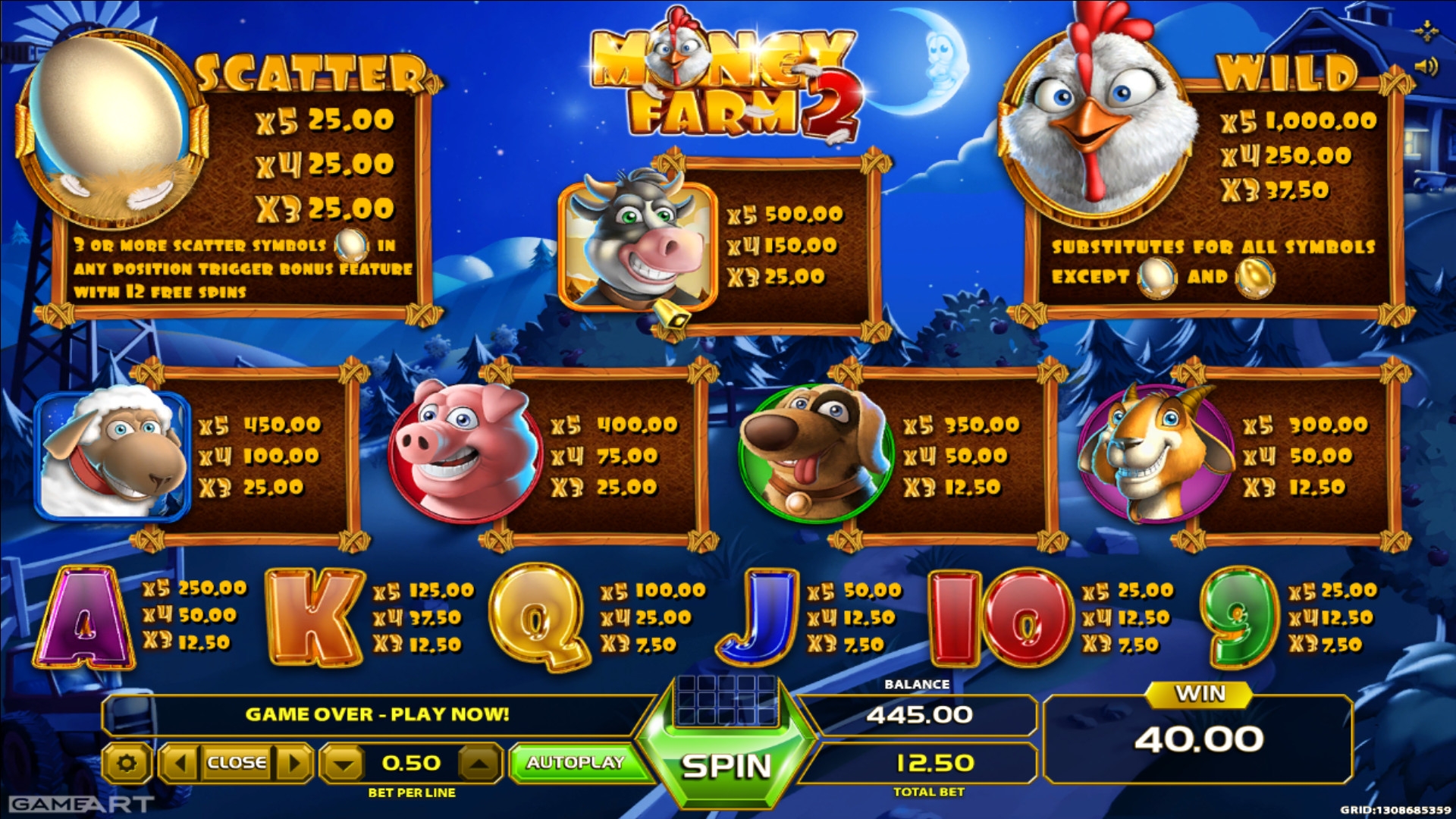Go to the next paytable page
This screenshot has height=819, width=1456.
point(294,762)
